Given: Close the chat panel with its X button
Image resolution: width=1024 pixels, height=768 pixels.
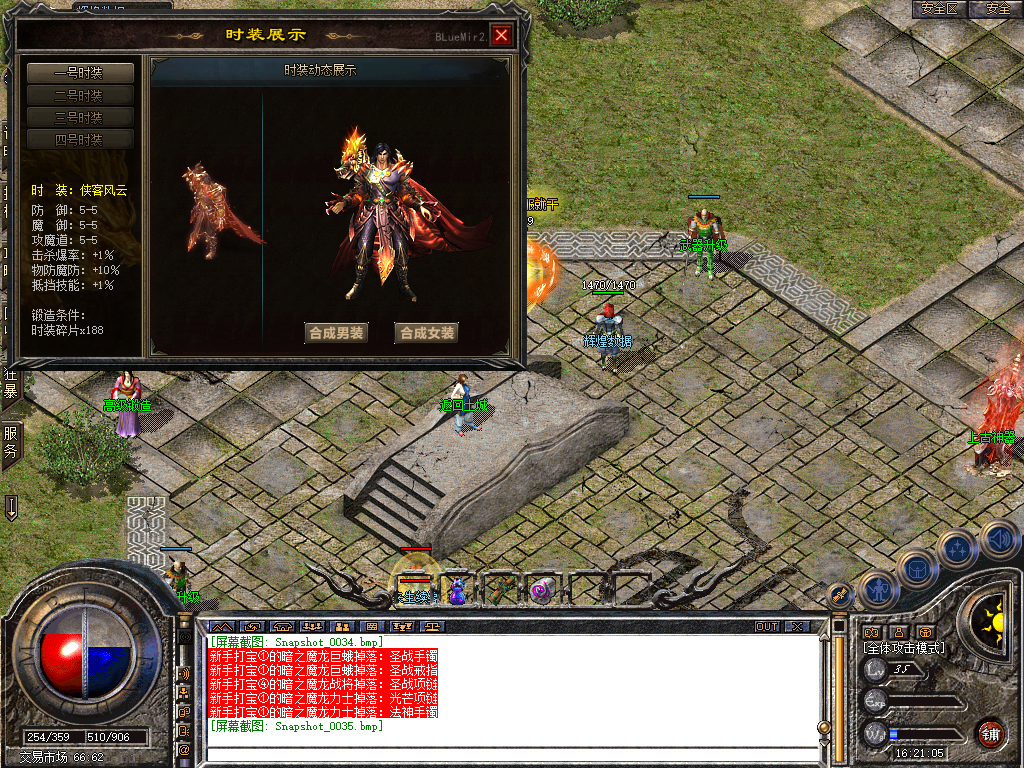Looking at the screenshot, I should (x=796, y=626).
